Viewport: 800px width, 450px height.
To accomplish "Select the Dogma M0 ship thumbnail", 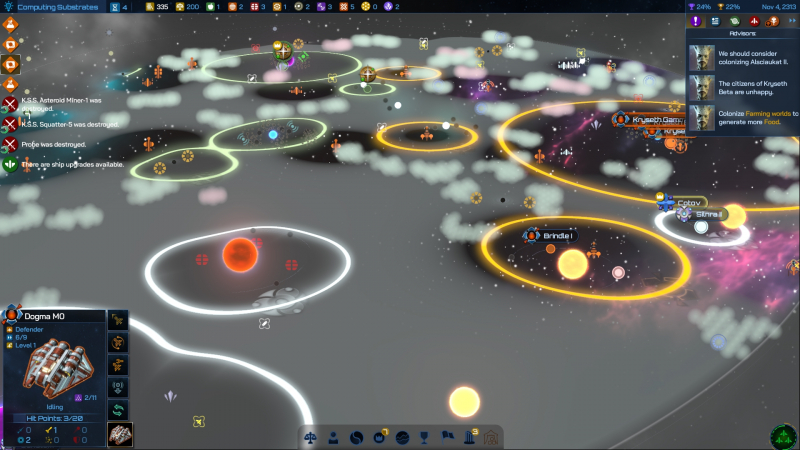I will pos(119,434).
